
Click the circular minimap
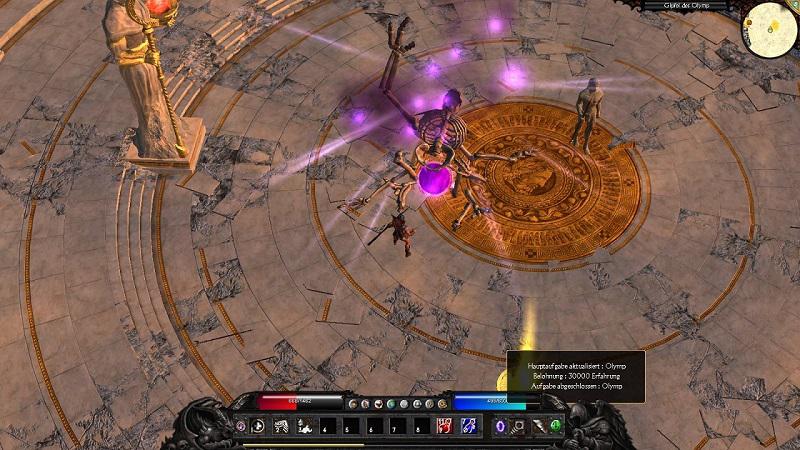point(768,32)
